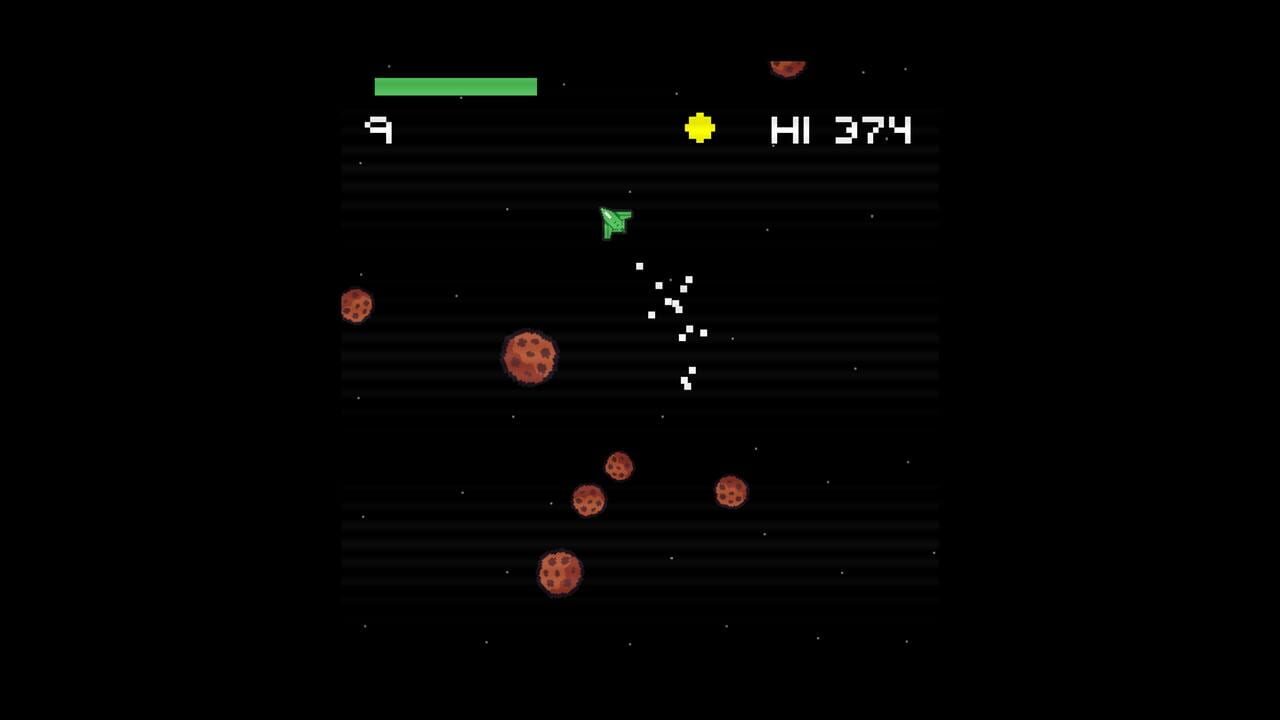This screenshot has height=720, width=1280.
Task: Select the HI 374 high score text
Action: click(x=842, y=129)
